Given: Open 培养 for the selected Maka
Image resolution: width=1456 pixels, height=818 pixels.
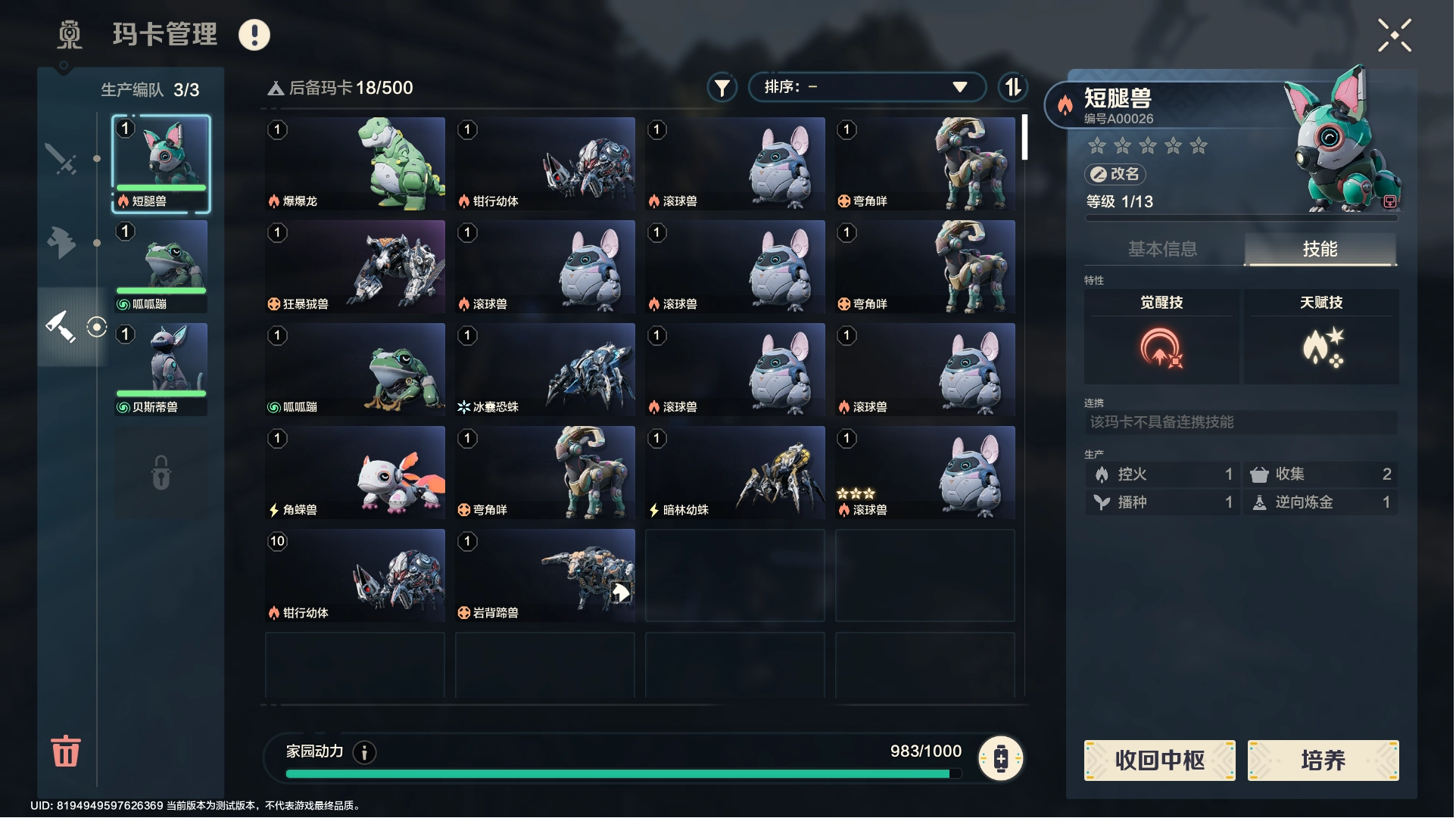Looking at the screenshot, I should tap(1323, 760).
